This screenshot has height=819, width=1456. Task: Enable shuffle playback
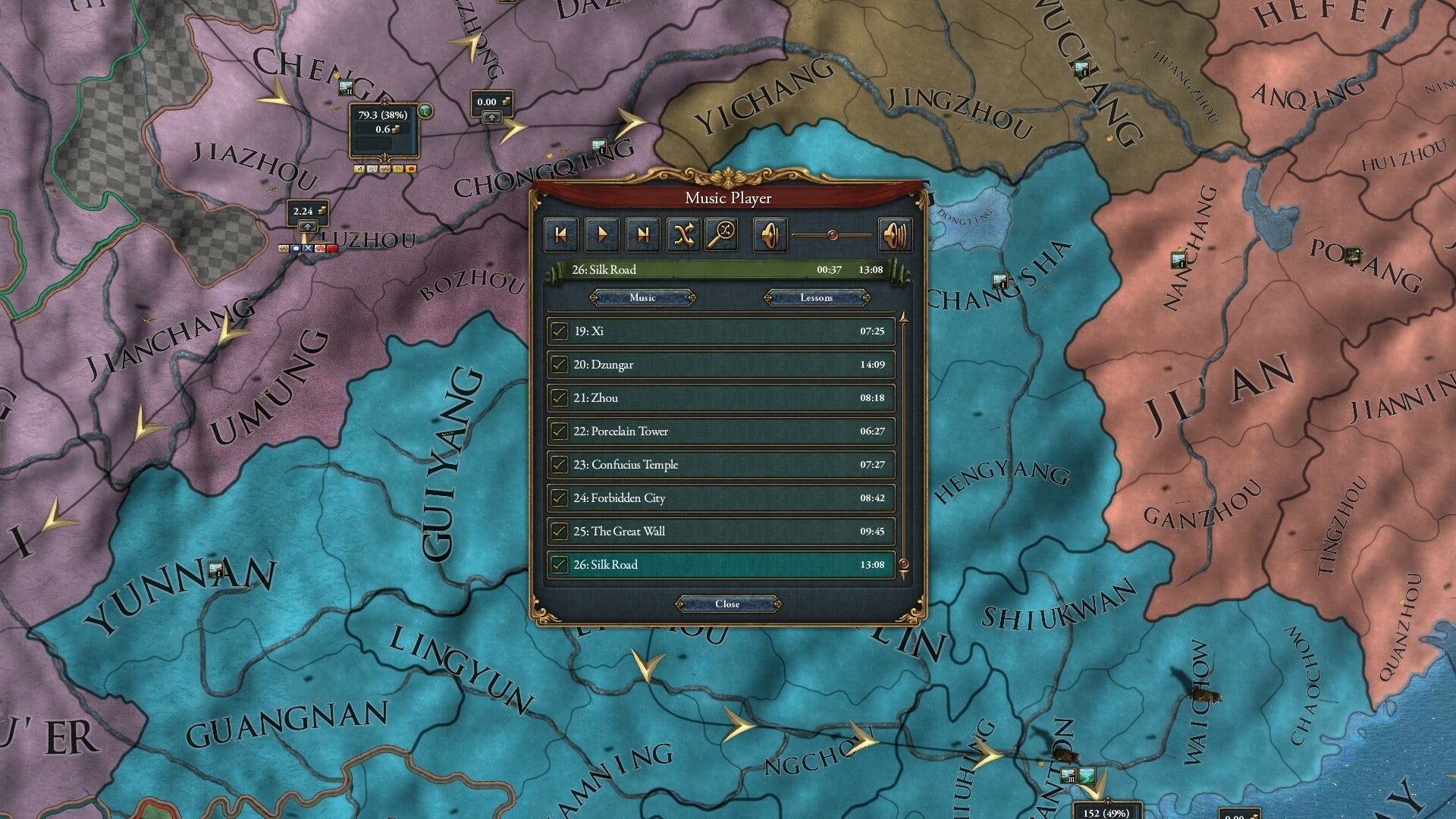[x=682, y=234]
